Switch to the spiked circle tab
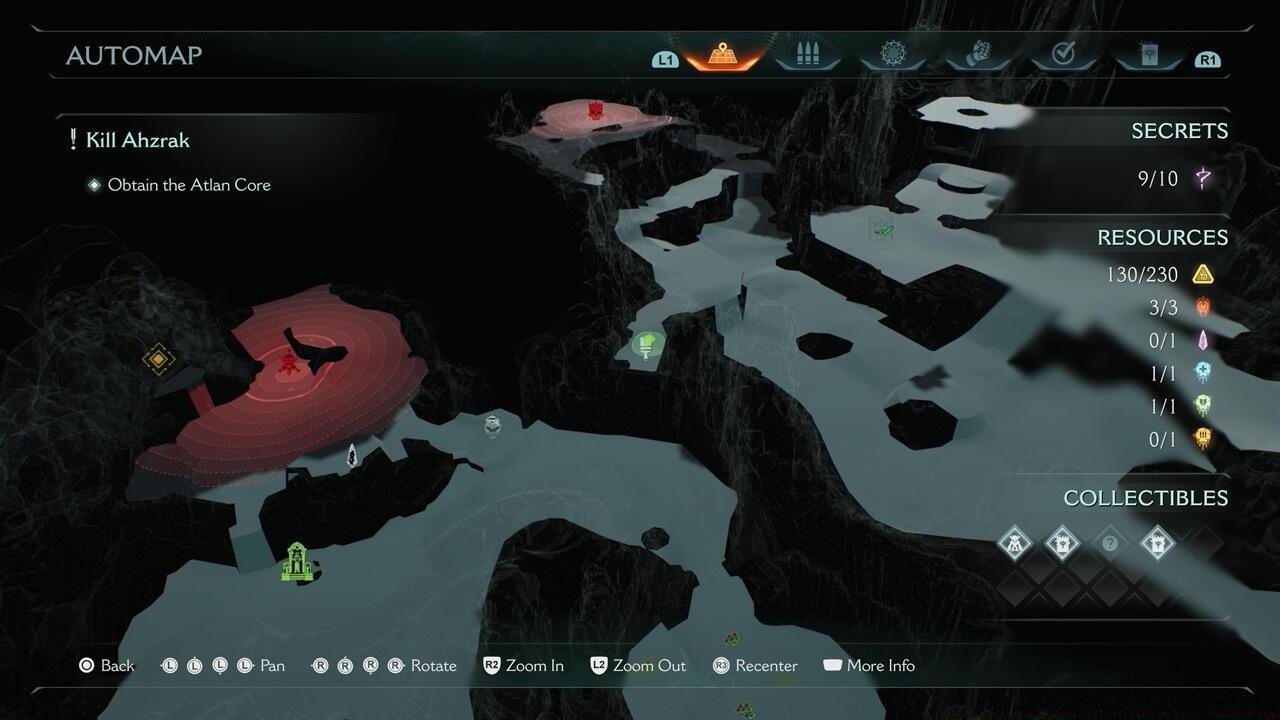The height and width of the screenshot is (720, 1280). pos(893,55)
